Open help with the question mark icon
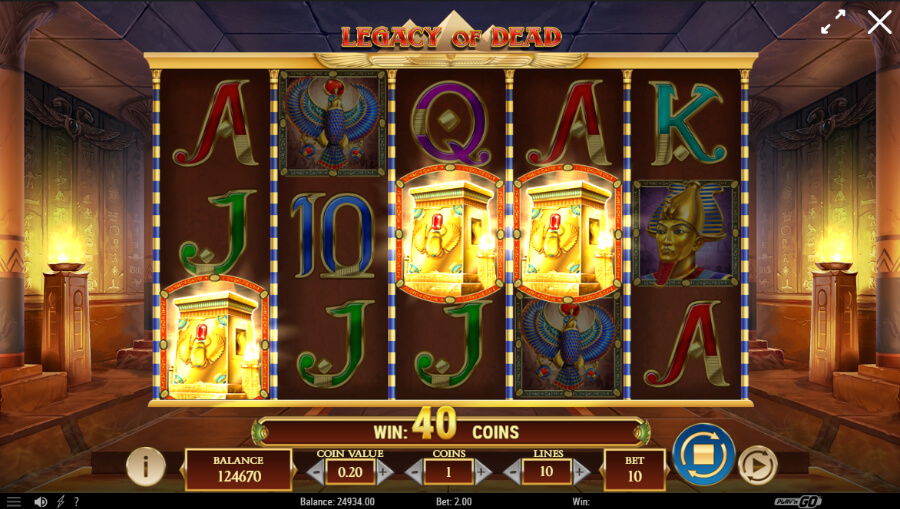The height and width of the screenshot is (509, 900). pyautogui.click(x=76, y=501)
